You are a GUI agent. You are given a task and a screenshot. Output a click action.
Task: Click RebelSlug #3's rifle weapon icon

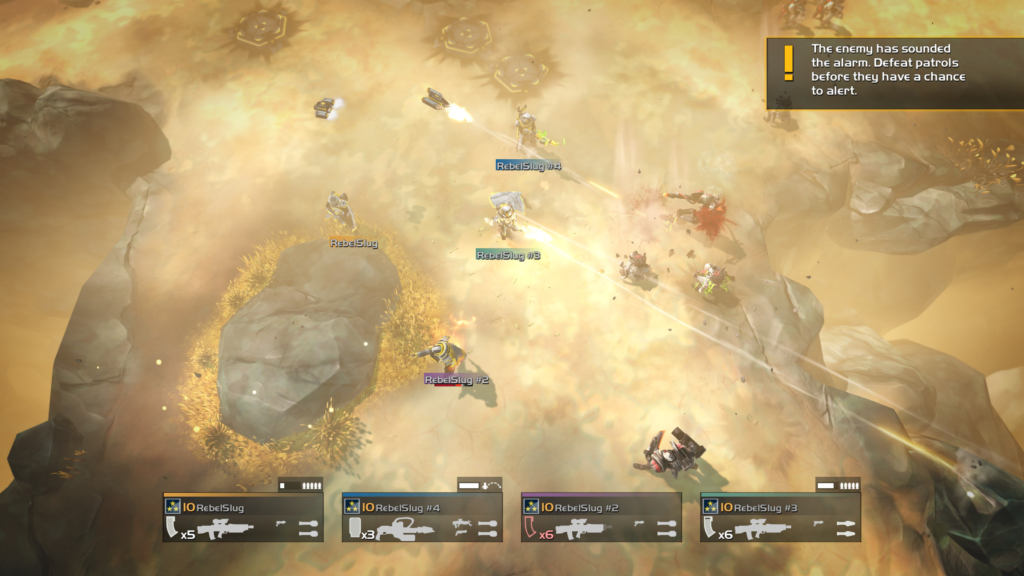click(763, 529)
